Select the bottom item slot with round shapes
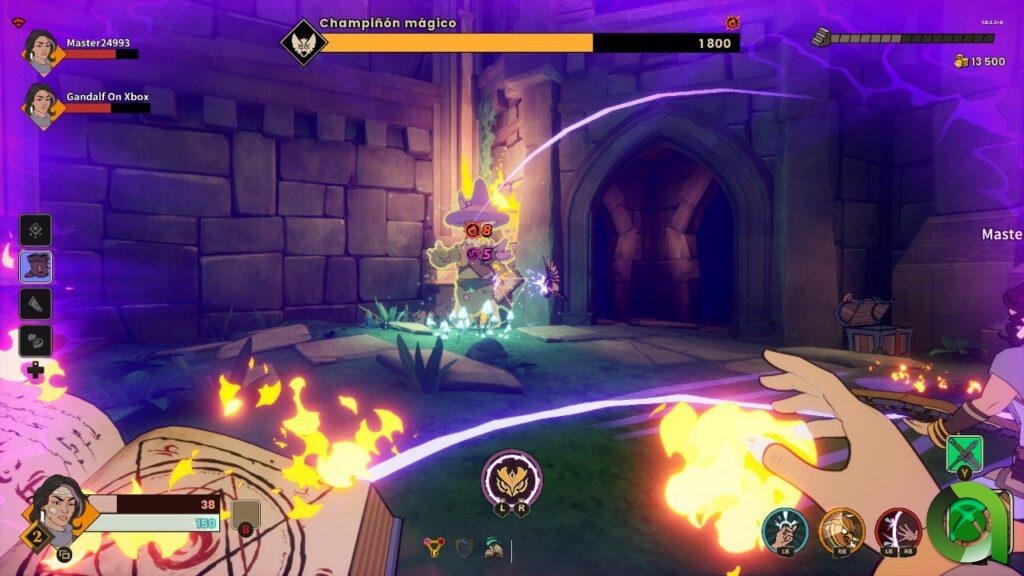 37,340
